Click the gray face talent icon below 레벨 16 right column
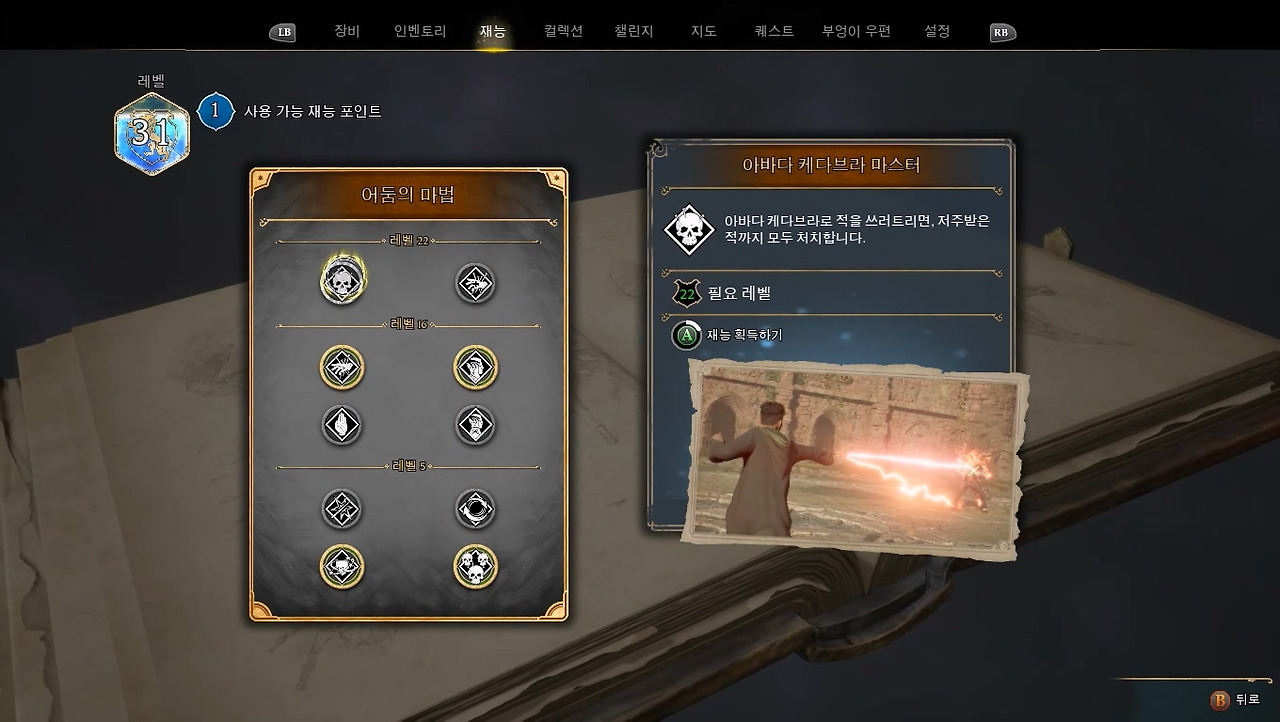Image resolution: width=1280 pixels, height=722 pixels. [473, 424]
